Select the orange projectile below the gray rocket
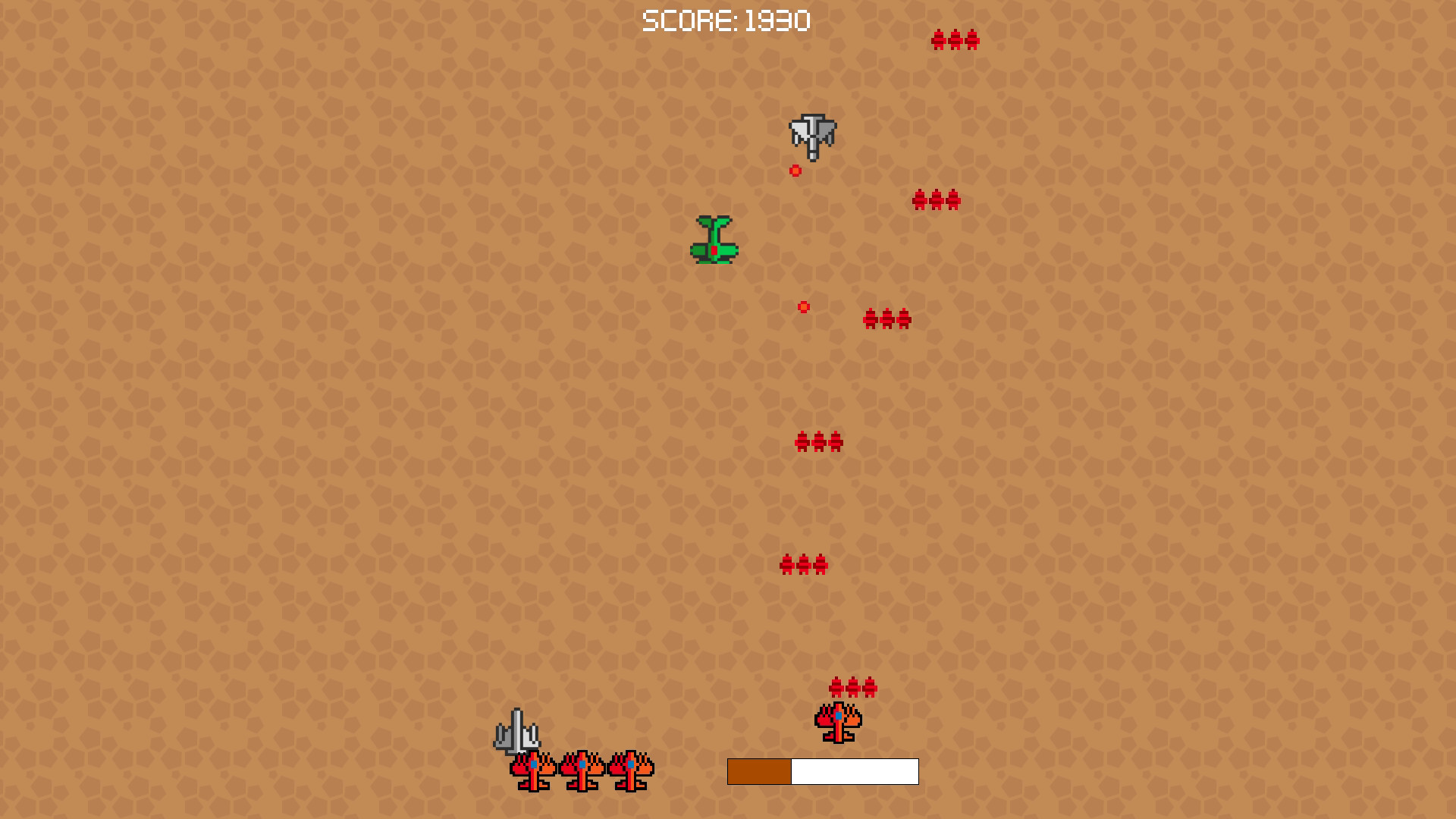 [x=795, y=170]
